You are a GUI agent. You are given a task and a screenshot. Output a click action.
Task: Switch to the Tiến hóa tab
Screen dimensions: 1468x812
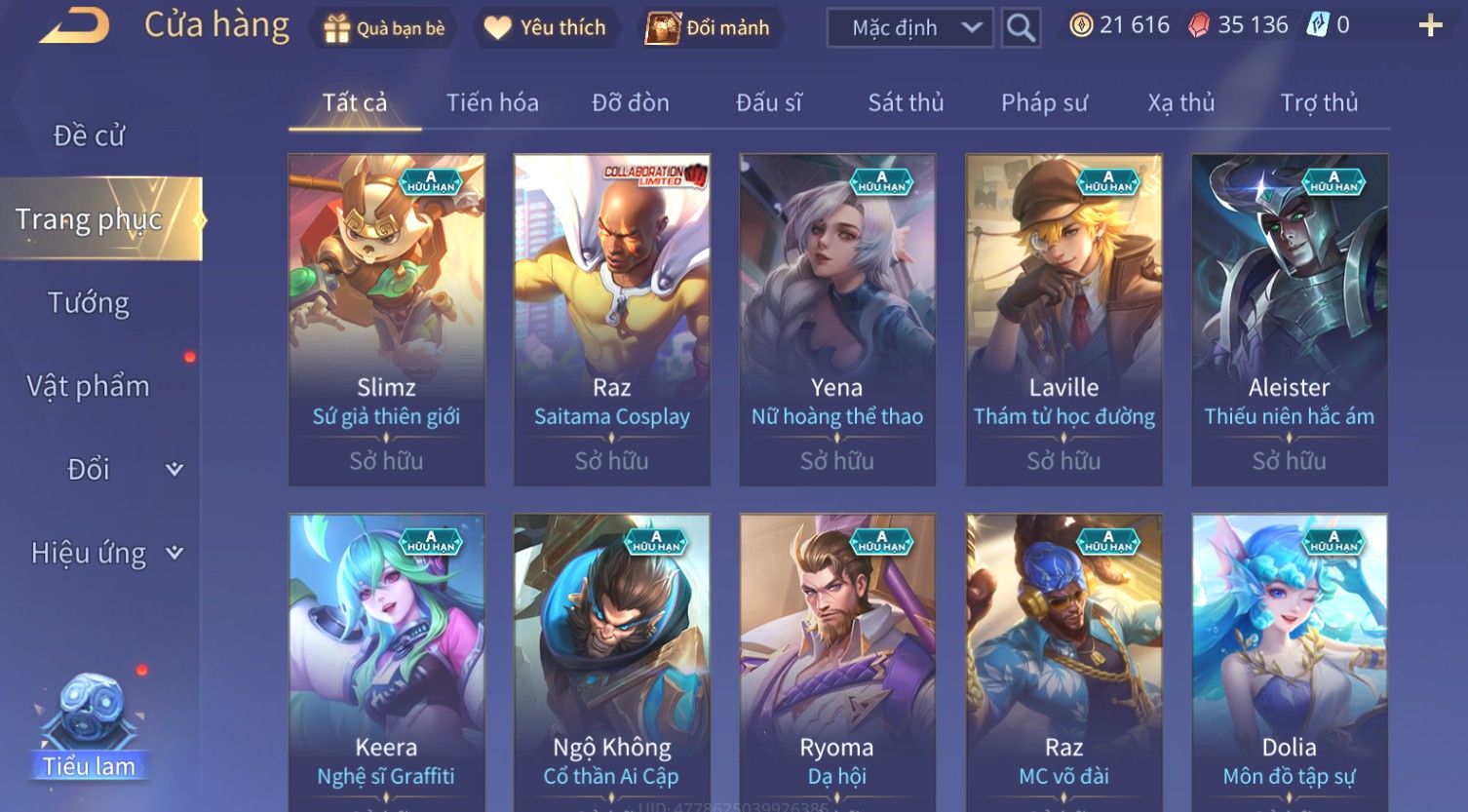492,102
